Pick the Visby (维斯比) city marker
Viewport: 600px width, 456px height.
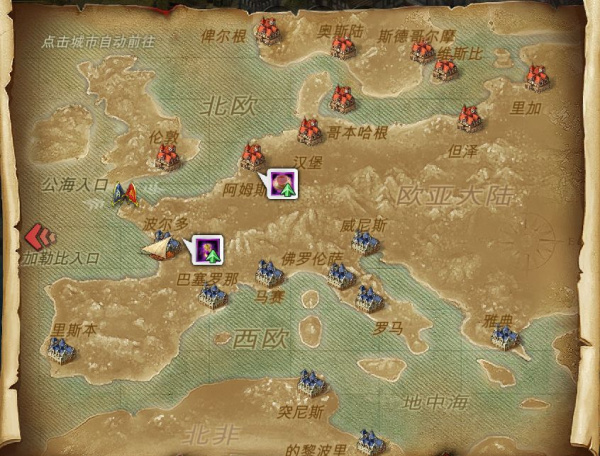445,68
